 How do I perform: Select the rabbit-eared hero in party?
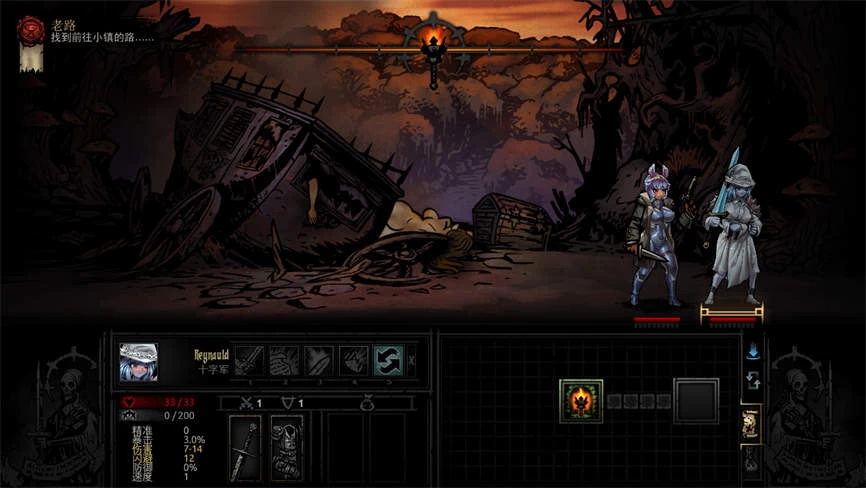(655, 238)
